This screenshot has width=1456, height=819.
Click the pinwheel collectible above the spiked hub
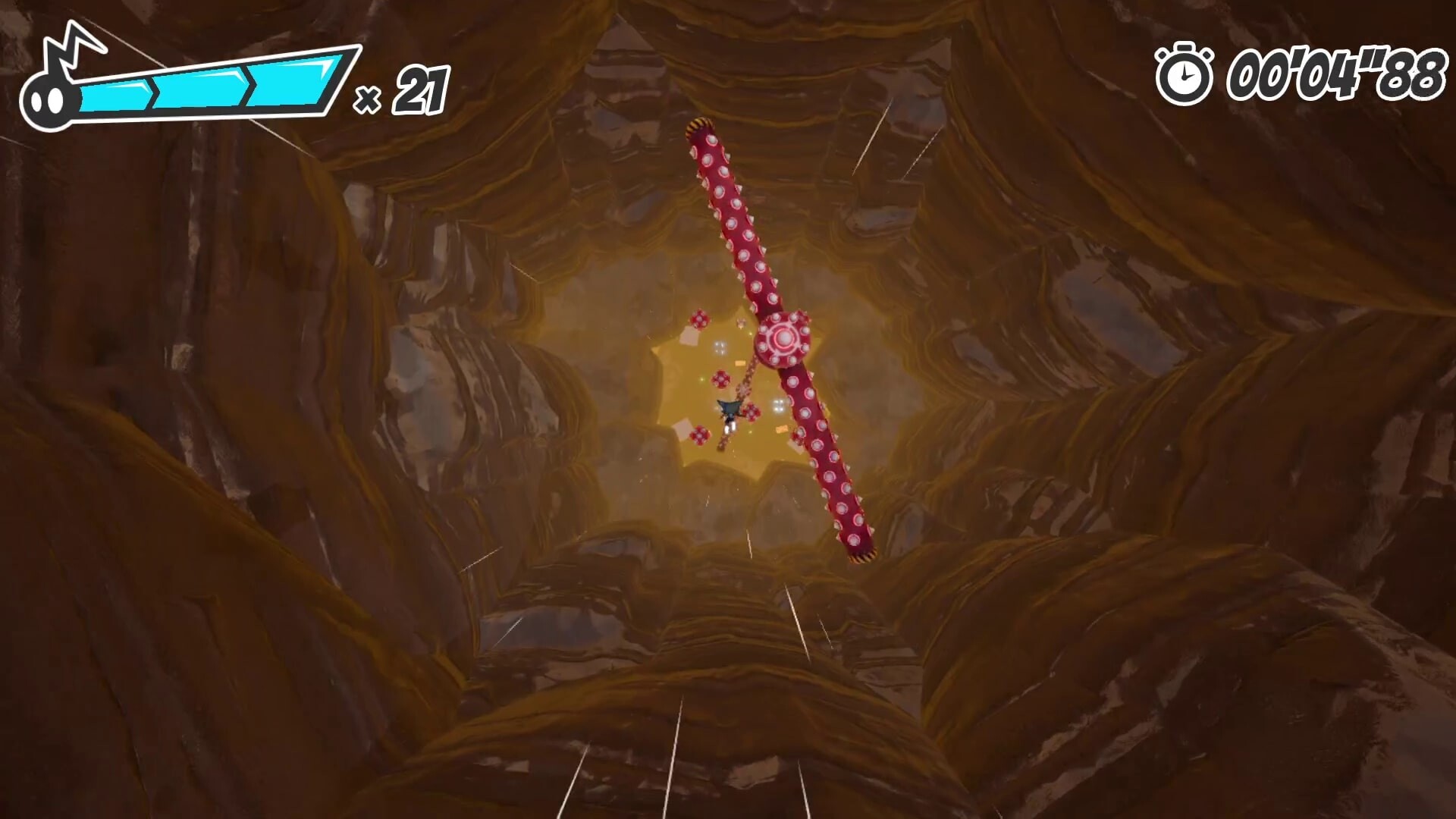[699, 320]
